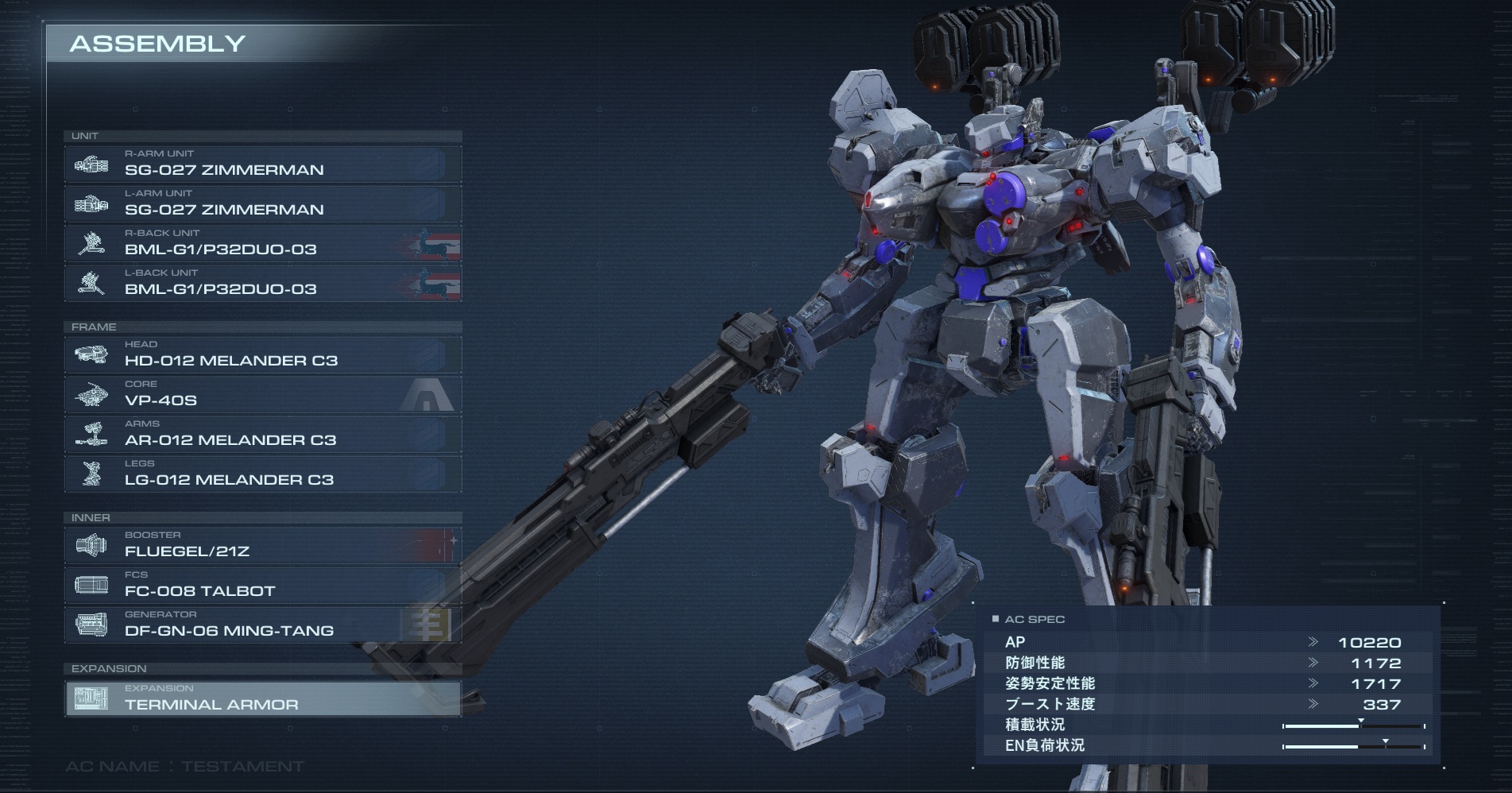
Task: Open the BOOSTER slot FLUEGEL/21Z
Action: [x=262, y=546]
